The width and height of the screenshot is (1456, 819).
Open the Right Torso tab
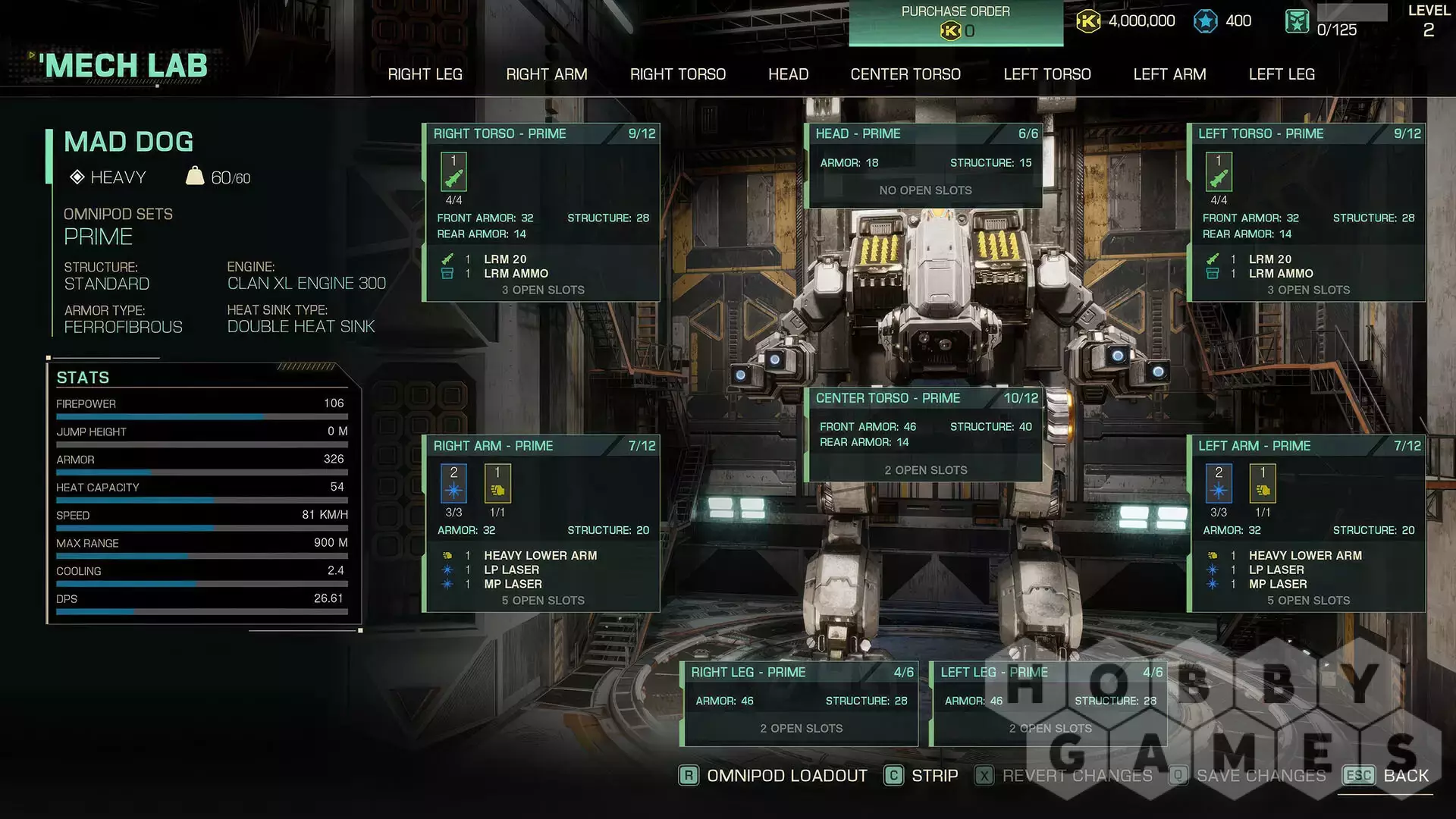[x=677, y=74]
